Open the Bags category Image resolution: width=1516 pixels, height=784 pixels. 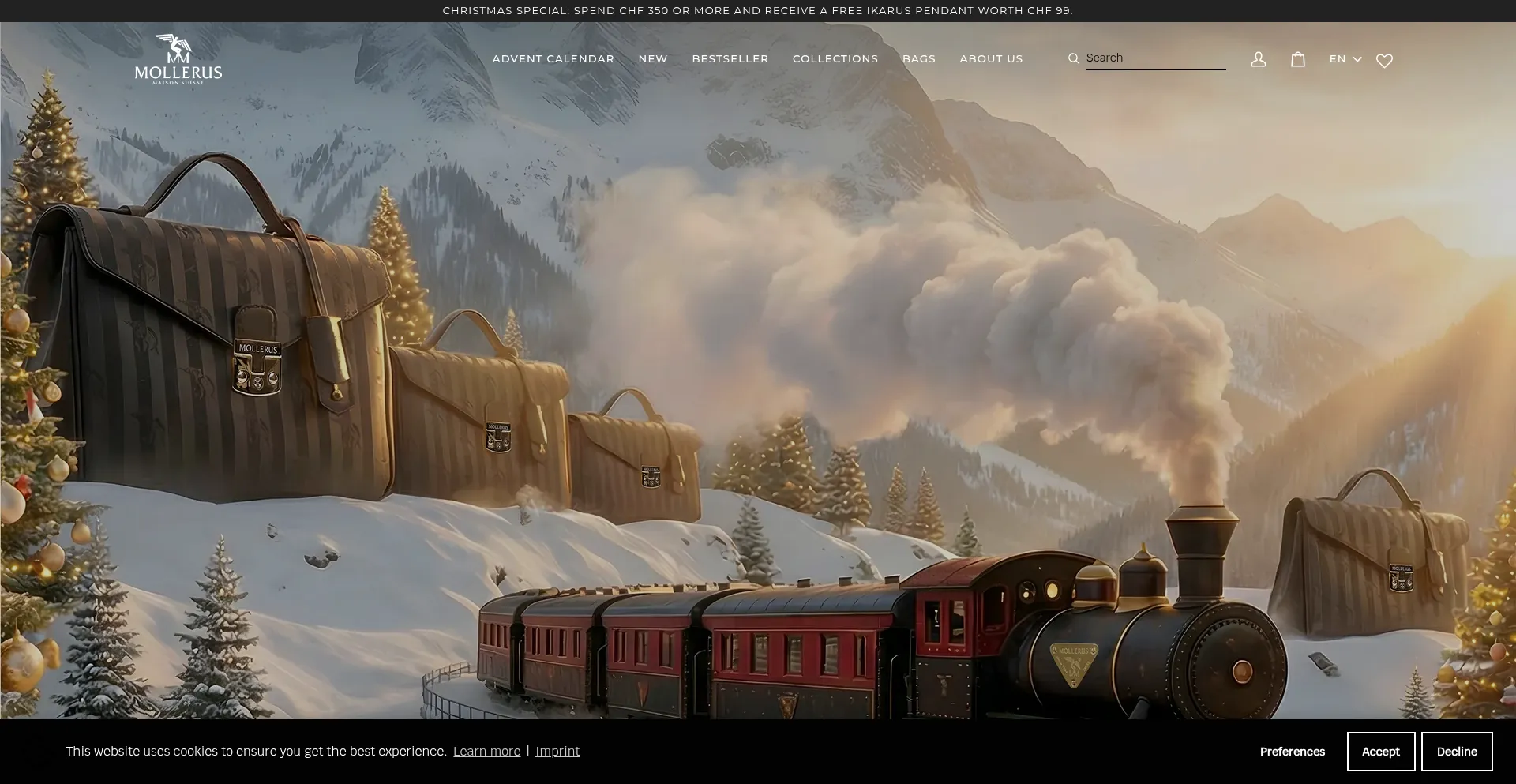tap(918, 59)
